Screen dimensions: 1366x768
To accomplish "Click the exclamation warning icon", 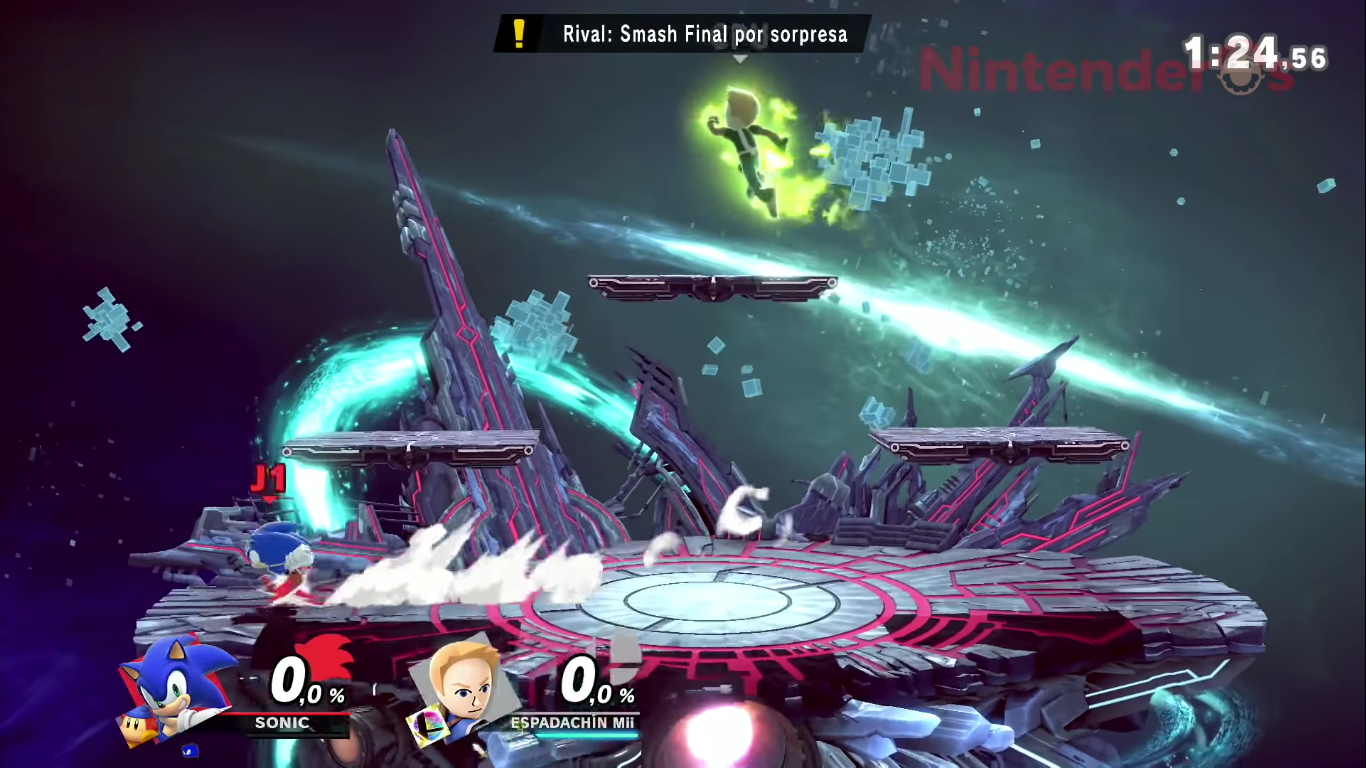I will 518,33.
